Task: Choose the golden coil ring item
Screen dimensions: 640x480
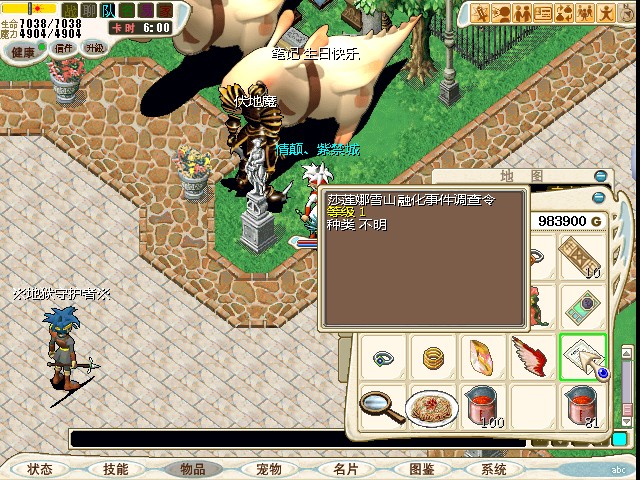Action: pos(433,356)
